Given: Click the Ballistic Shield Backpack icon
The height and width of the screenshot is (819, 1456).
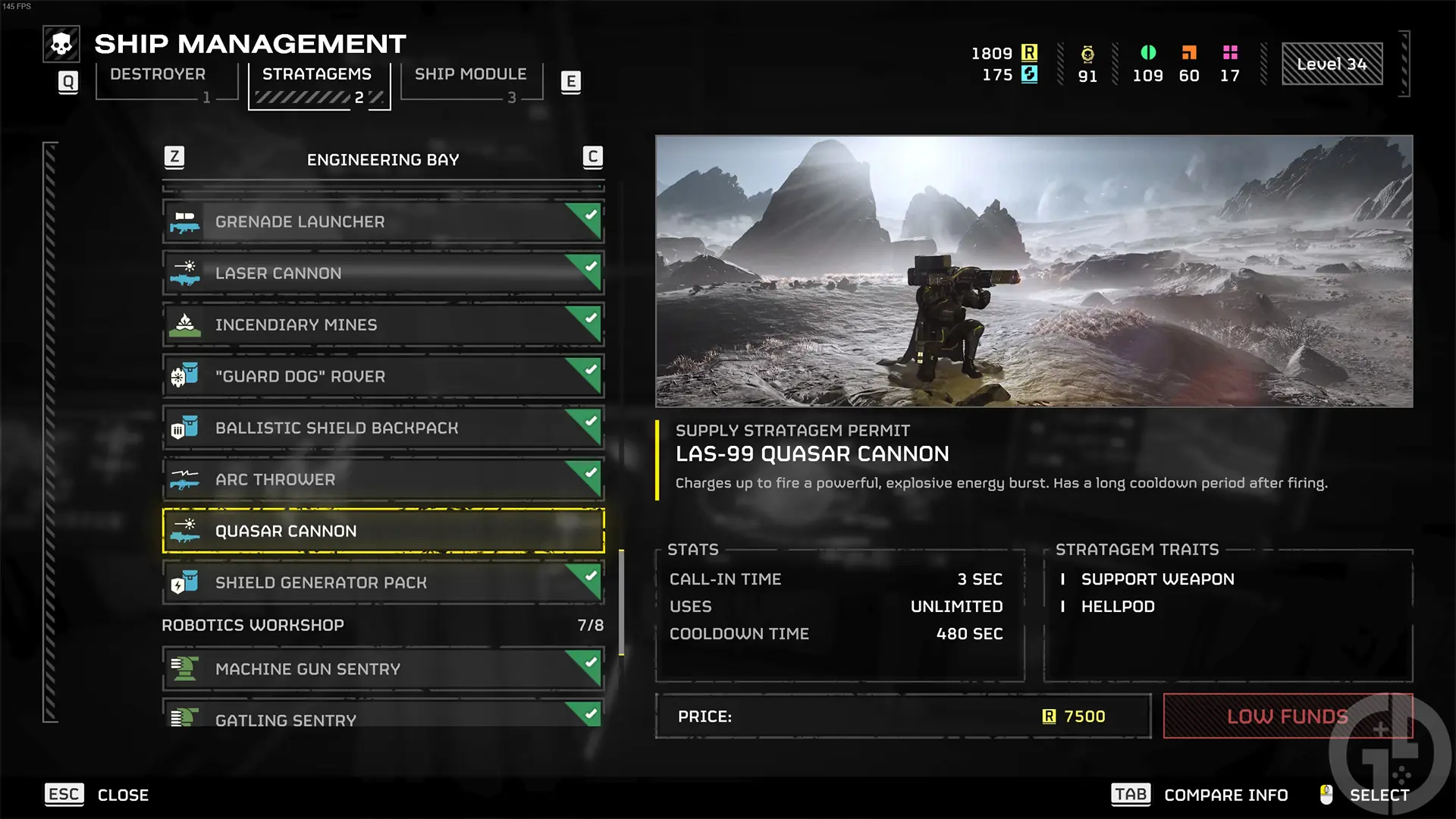Looking at the screenshot, I should click(x=184, y=428).
